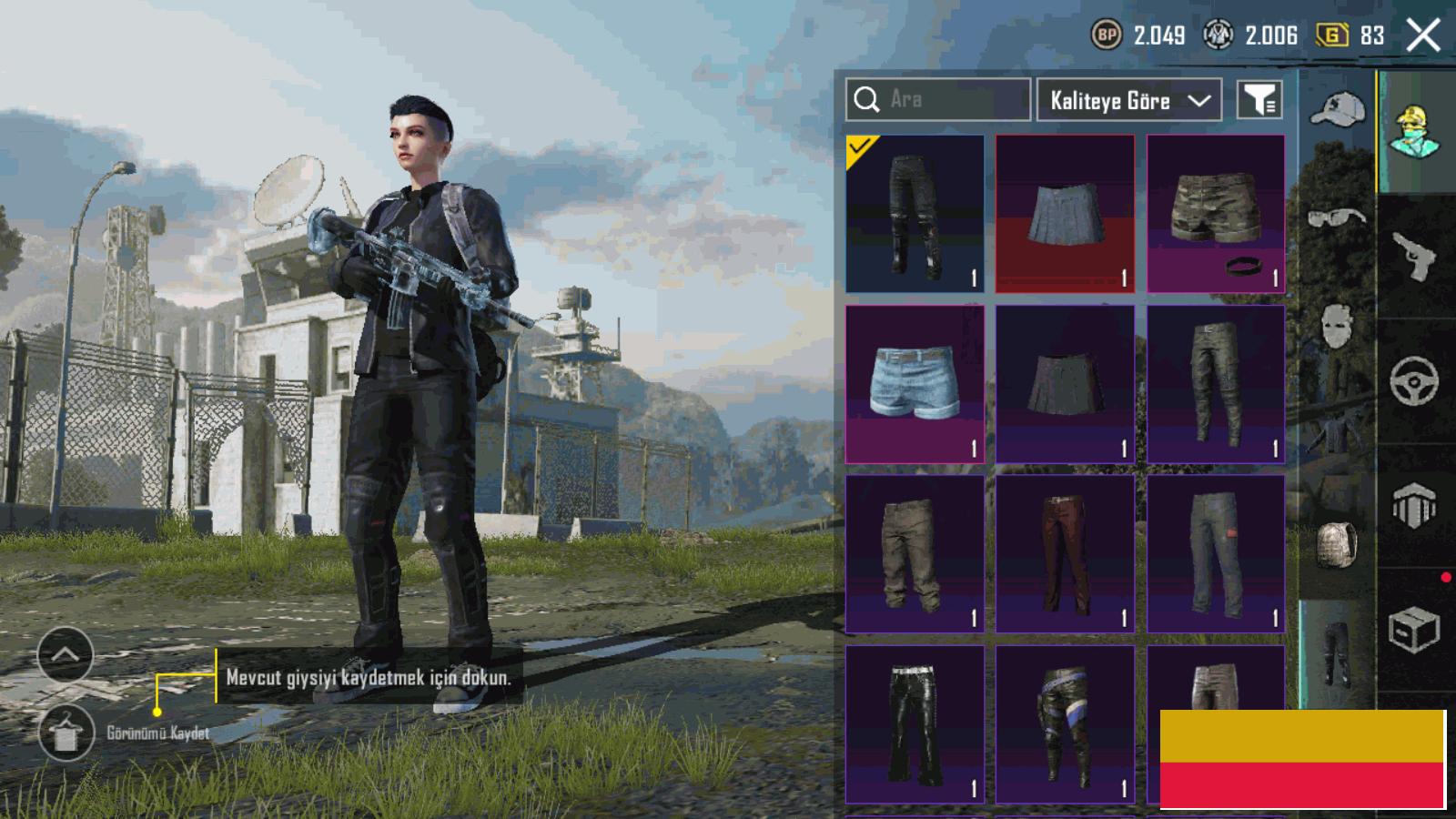The image size is (1456, 819).
Task: Switch to the cap headwear category
Action: pos(1337,110)
